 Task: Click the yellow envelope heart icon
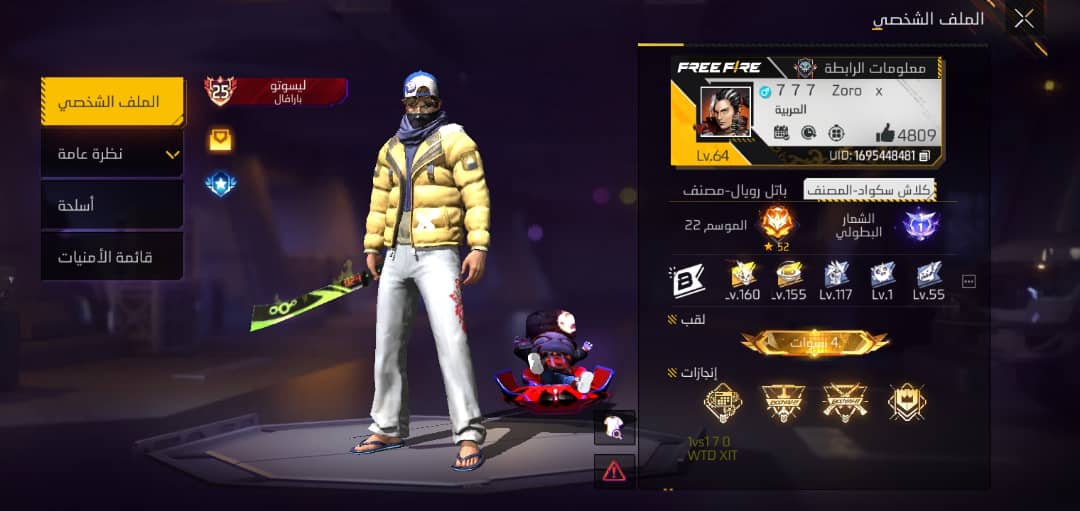click(220, 140)
